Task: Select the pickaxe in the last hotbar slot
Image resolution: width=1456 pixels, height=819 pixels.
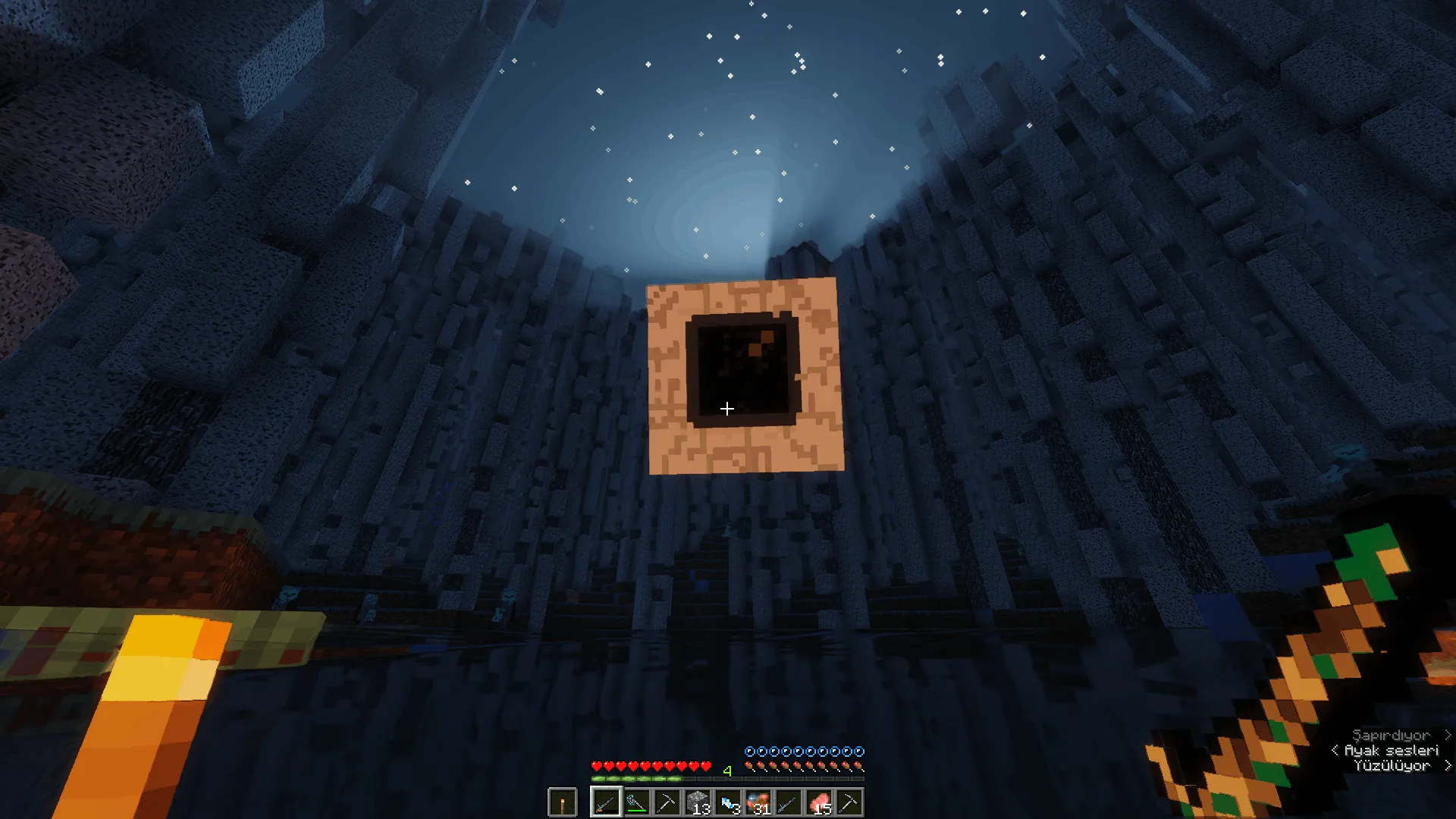Action: click(x=849, y=802)
